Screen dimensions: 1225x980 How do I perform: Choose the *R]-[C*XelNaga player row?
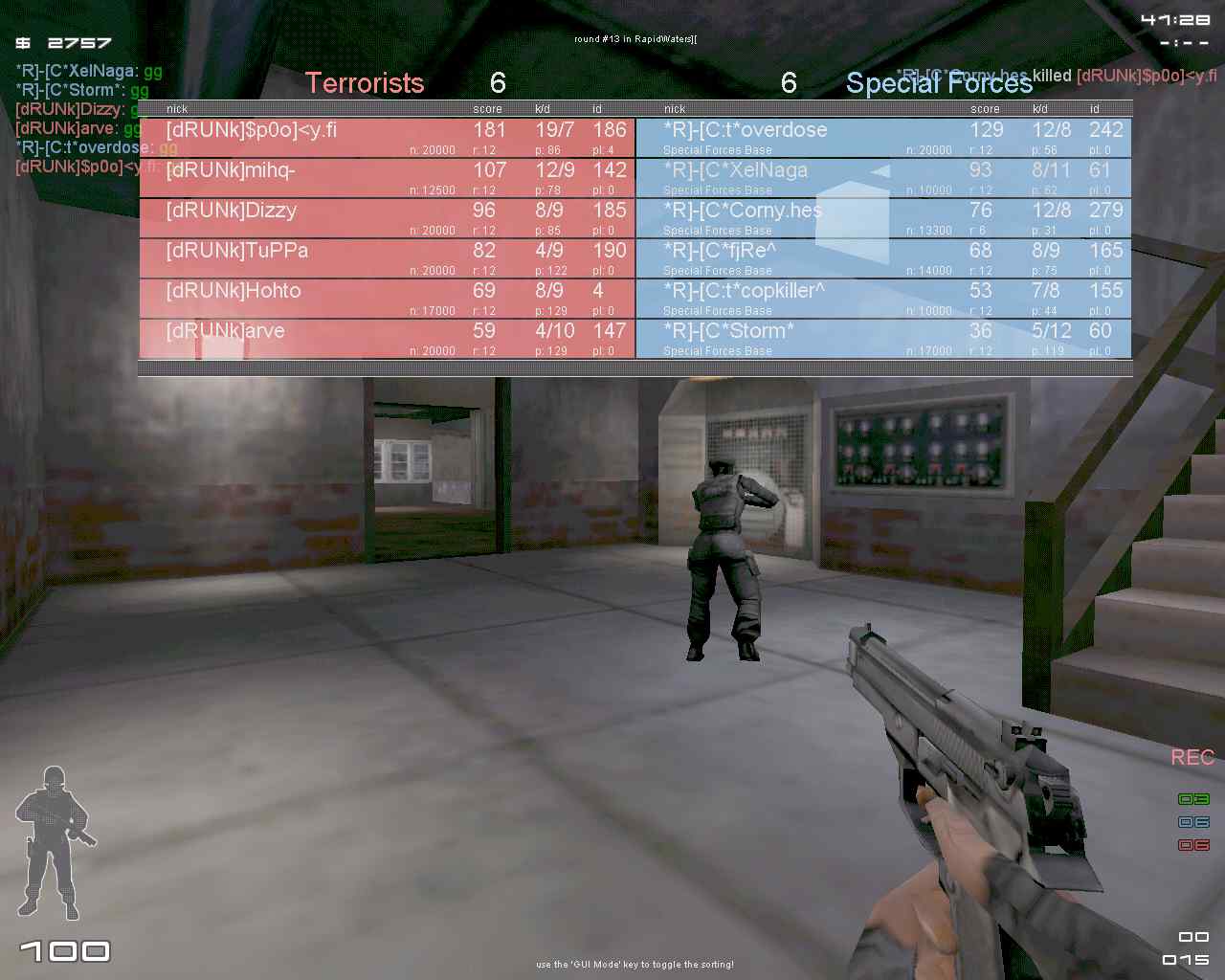[883, 177]
